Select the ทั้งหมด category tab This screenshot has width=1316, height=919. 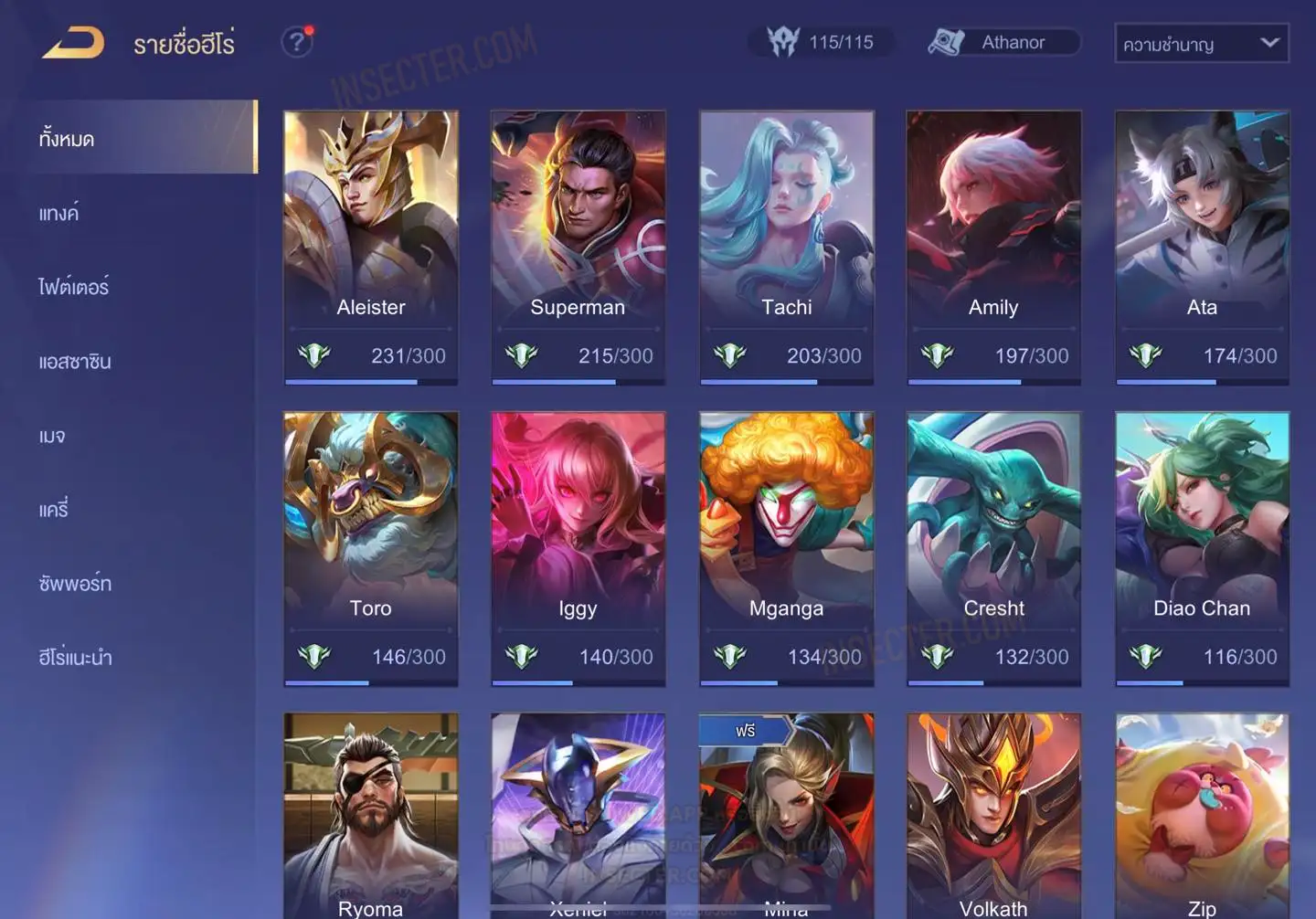coord(139,138)
